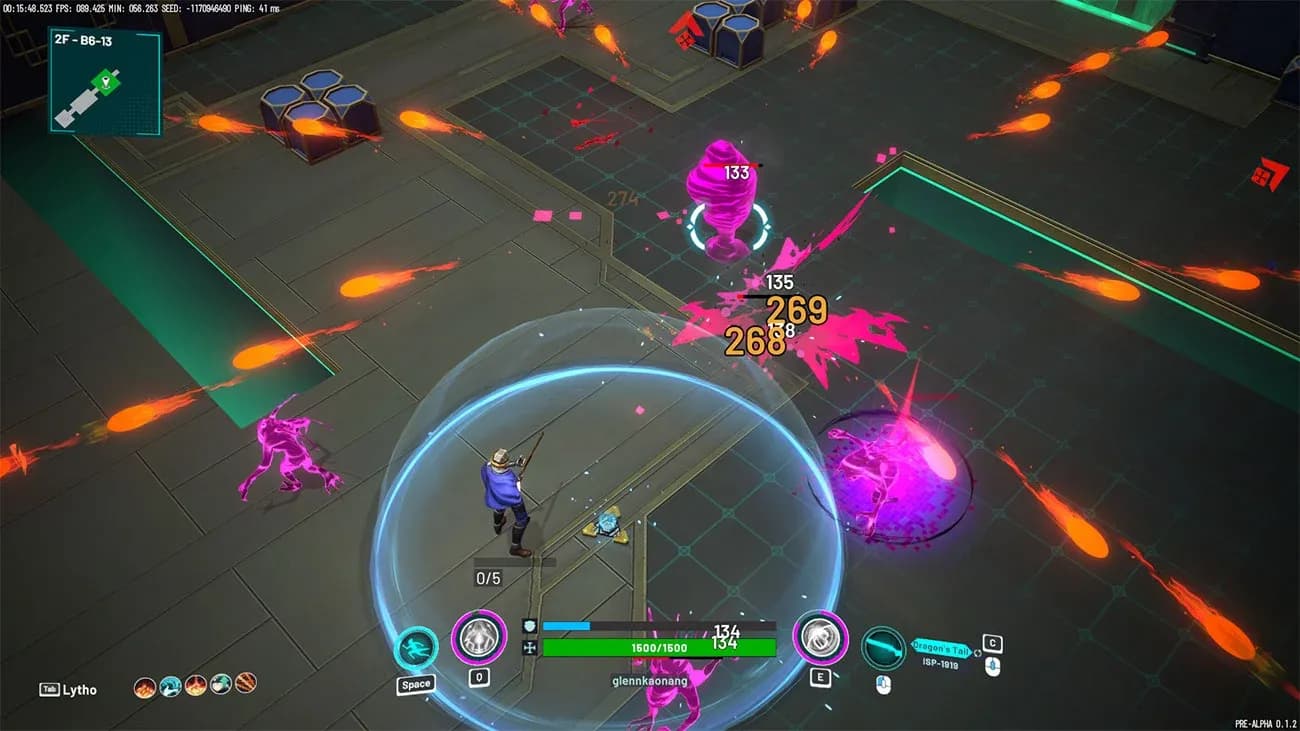Activate the Space dash skill icon
Image resolution: width=1300 pixels, height=731 pixels.
(414, 645)
